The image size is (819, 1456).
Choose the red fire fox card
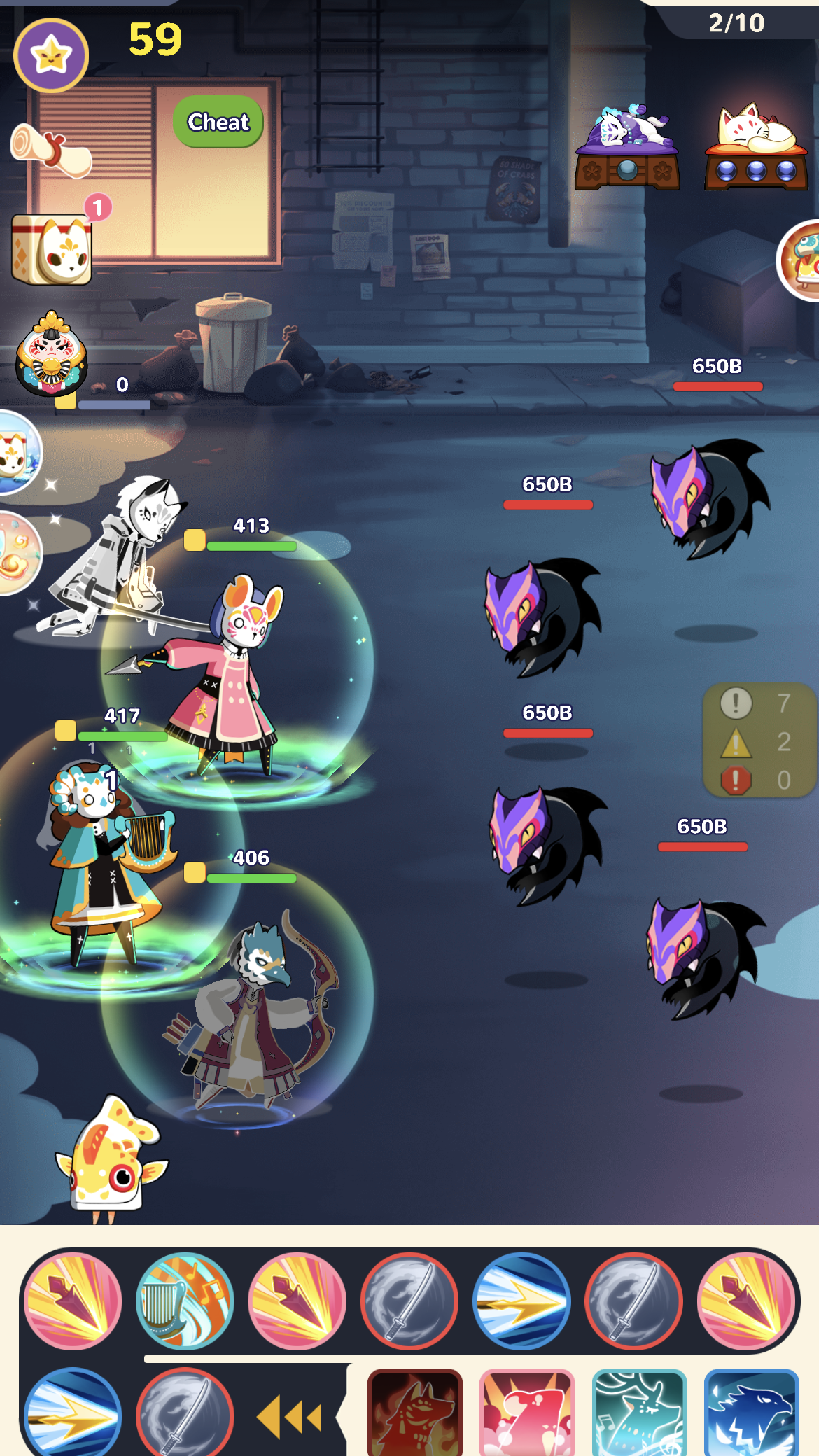tap(415, 1413)
